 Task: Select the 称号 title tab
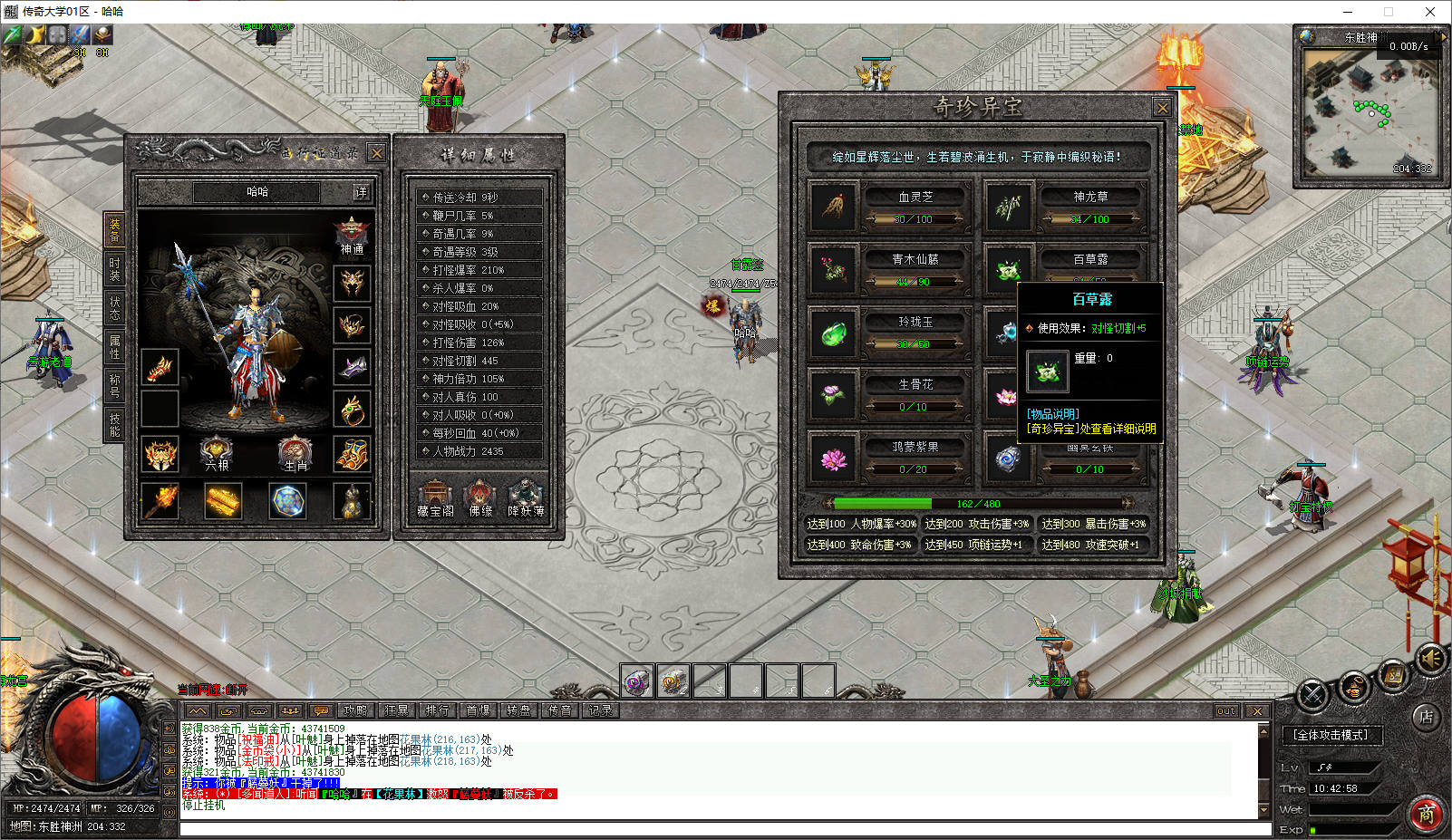pyautogui.click(x=114, y=385)
